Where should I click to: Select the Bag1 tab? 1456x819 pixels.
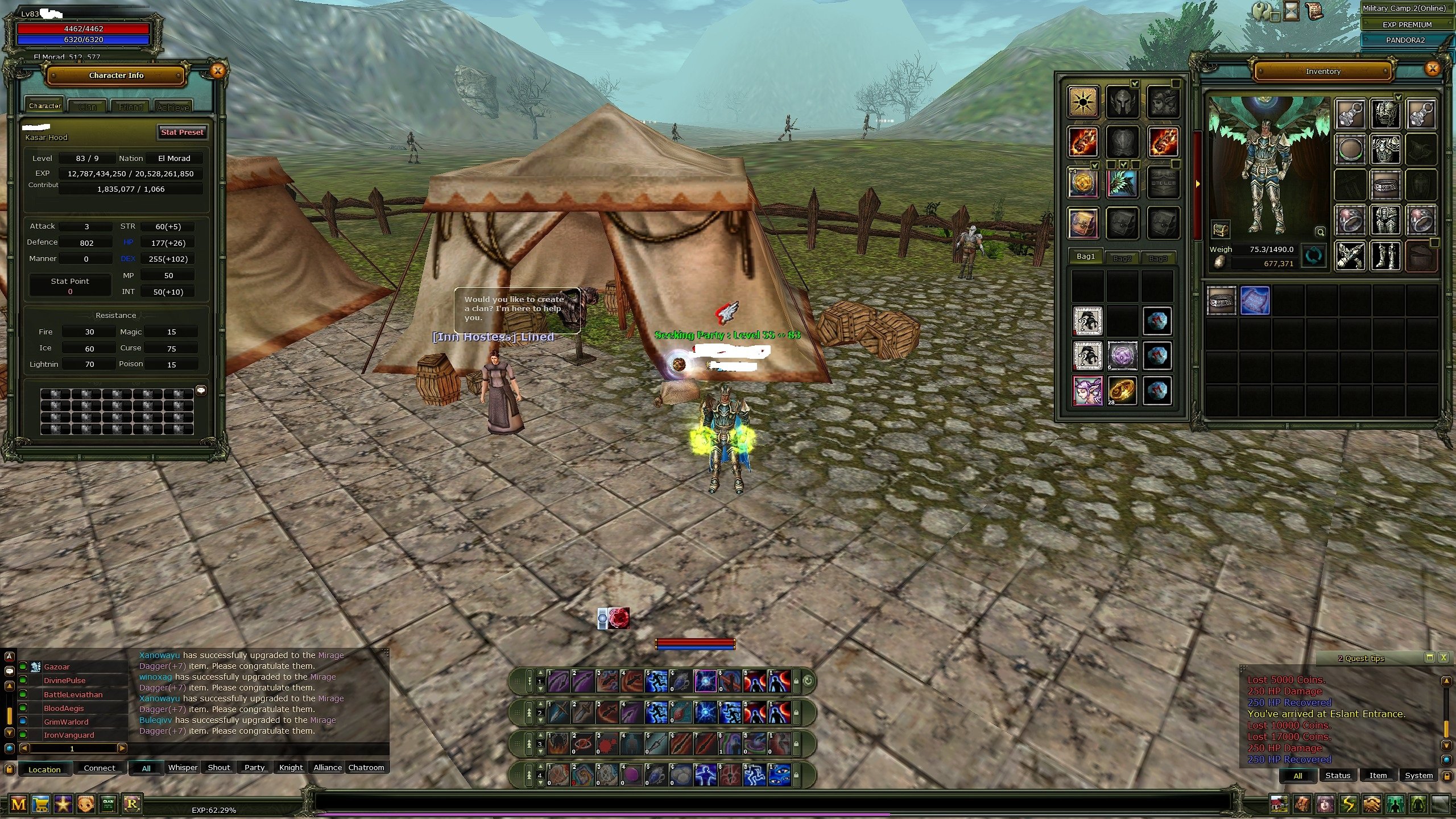[1085, 257]
